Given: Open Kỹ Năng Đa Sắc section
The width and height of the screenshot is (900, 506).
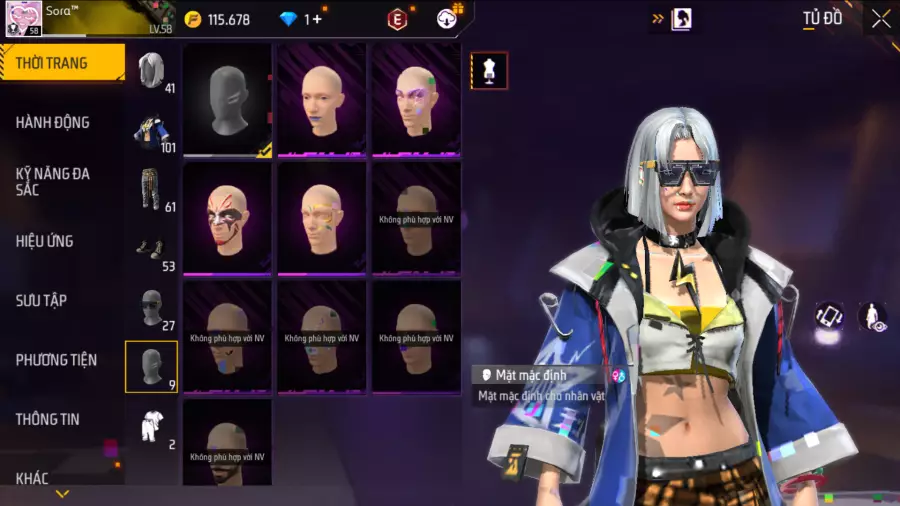Looking at the screenshot, I should click(53, 181).
